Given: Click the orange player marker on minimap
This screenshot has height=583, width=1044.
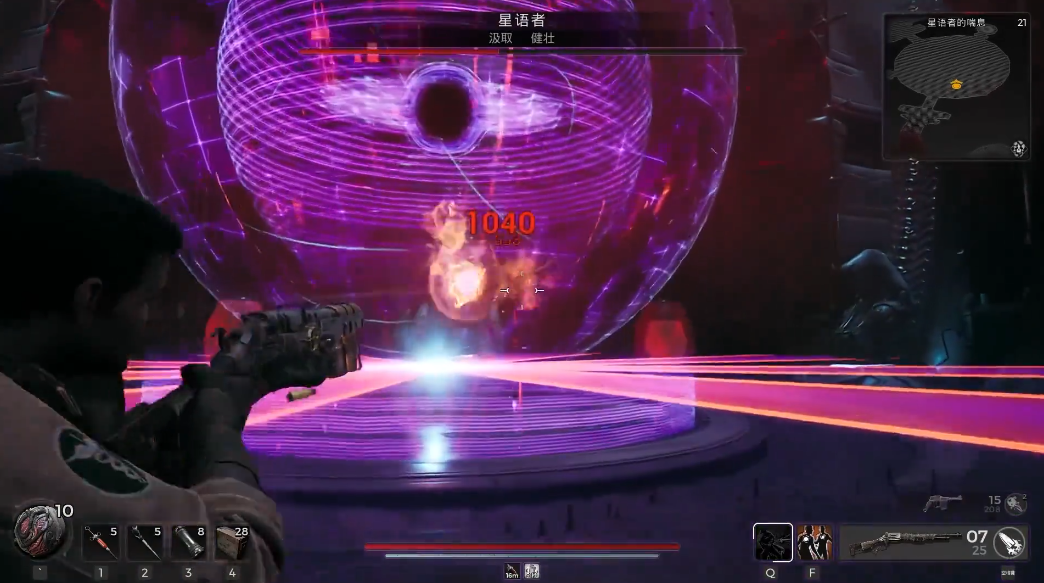Looking at the screenshot, I should (x=957, y=86).
